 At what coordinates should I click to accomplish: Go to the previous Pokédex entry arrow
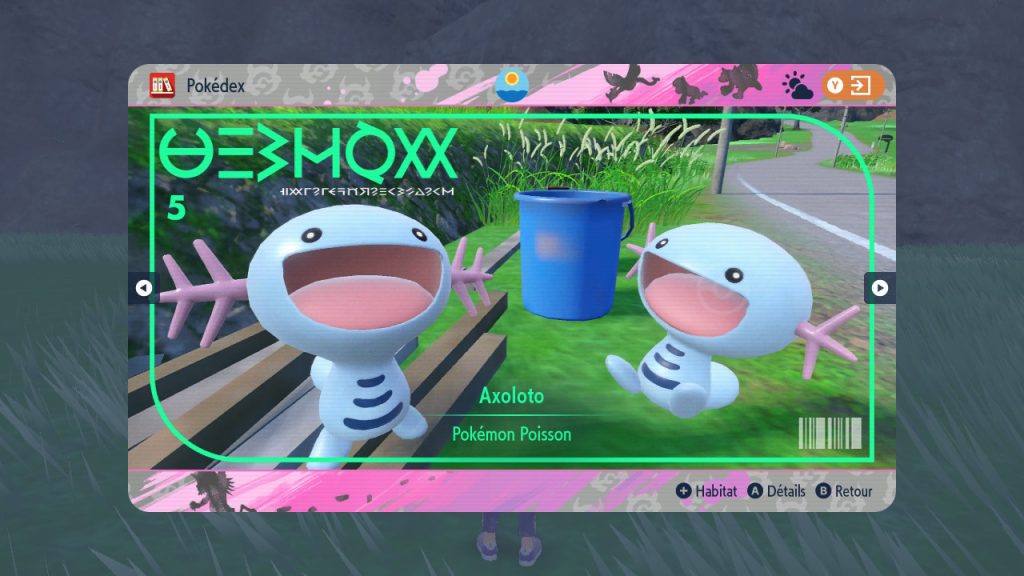(x=143, y=288)
